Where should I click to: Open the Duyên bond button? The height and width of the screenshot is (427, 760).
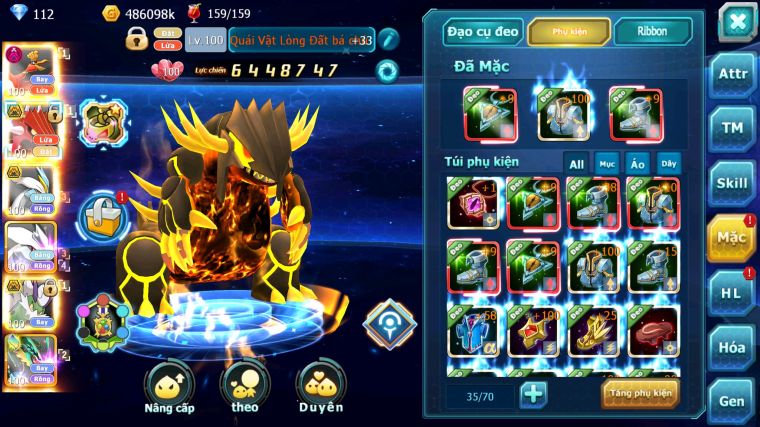click(321, 388)
